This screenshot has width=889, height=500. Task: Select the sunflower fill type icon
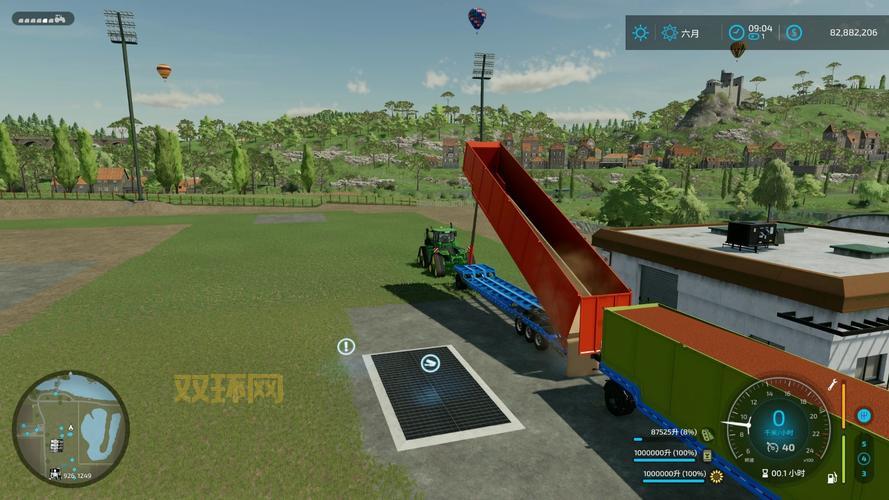click(716, 475)
